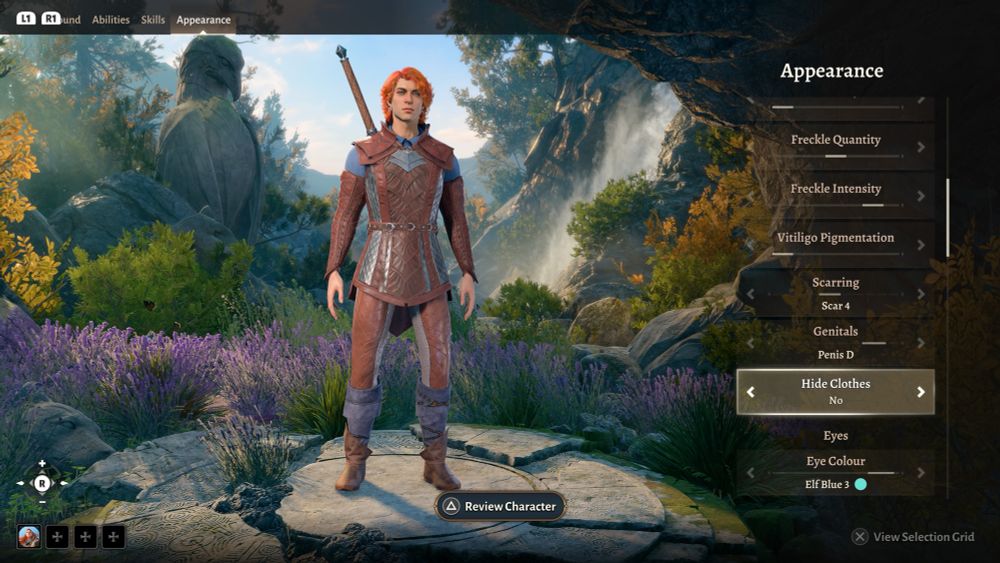The image size is (1000, 563).
Task: View Selection Grid for the current option
Action: (x=913, y=537)
